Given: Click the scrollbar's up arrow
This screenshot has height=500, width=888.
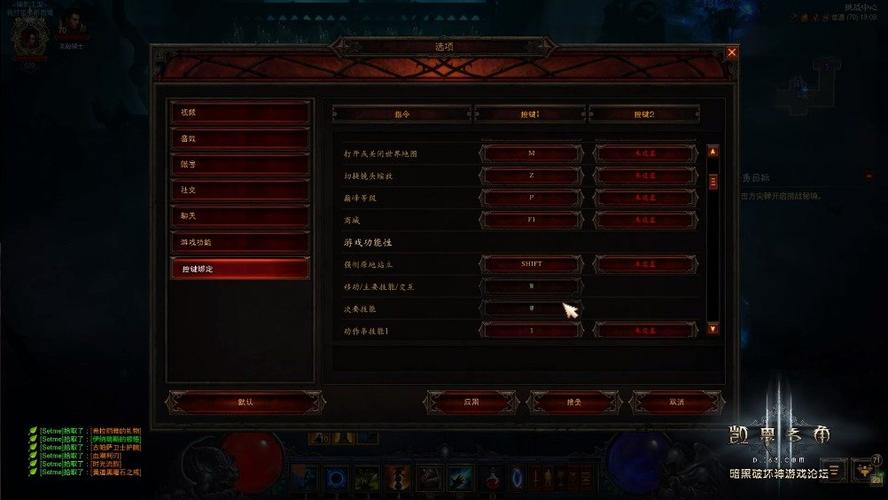Looking at the screenshot, I should pyautogui.click(x=713, y=152).
